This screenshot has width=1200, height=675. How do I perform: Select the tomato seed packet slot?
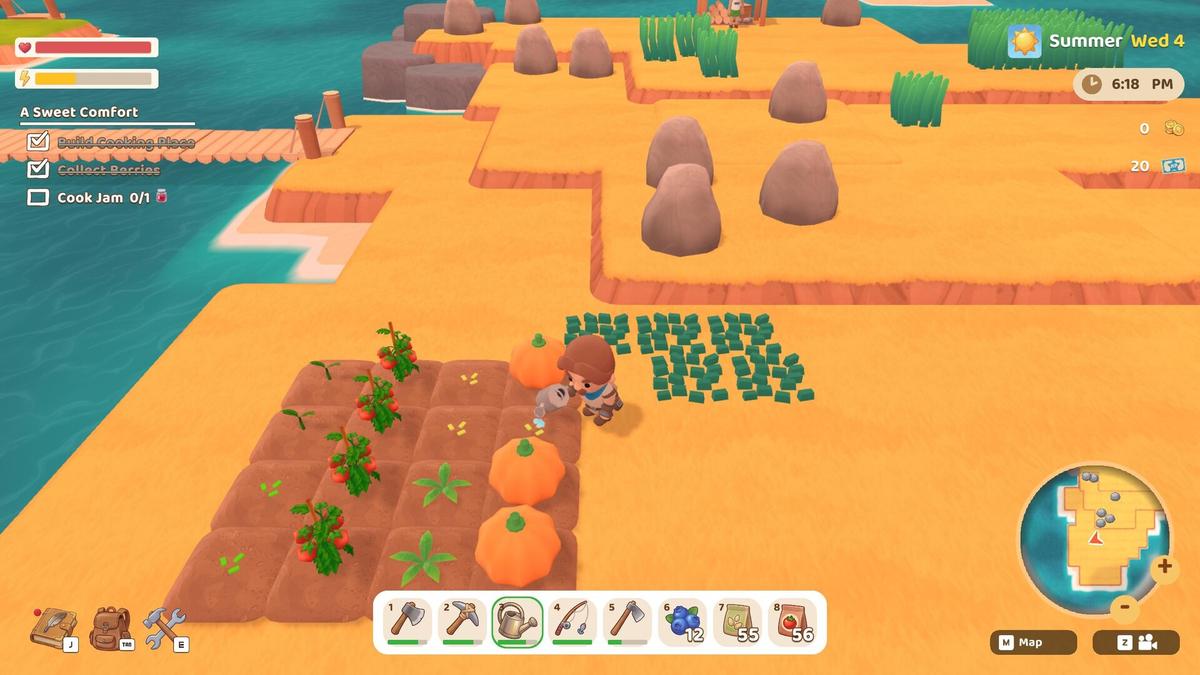tap(793, 622)
